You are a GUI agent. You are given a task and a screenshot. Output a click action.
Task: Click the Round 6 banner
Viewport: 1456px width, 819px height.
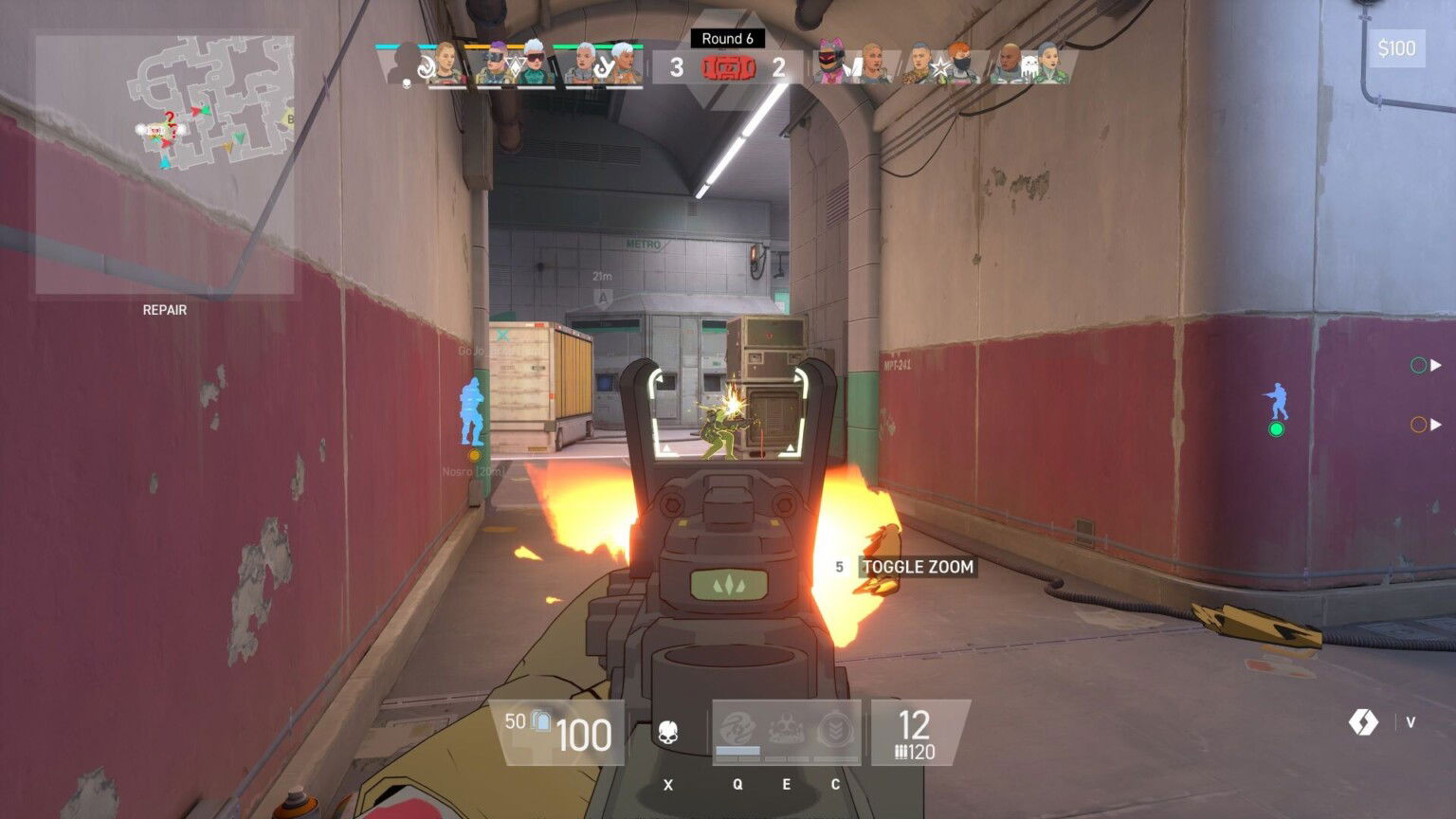[728, 39]
